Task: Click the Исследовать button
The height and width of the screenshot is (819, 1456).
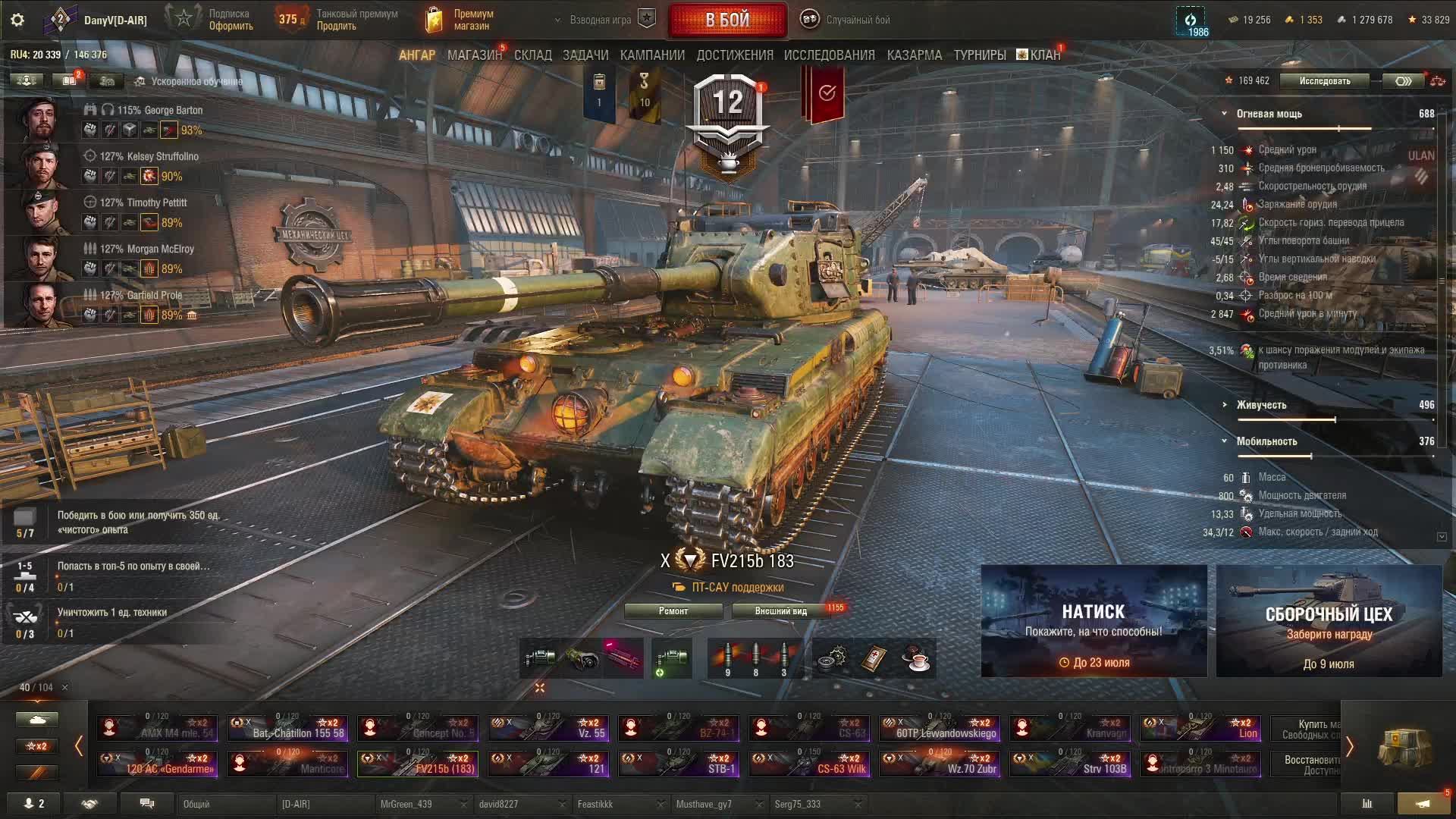Action: pos(1324,81)
